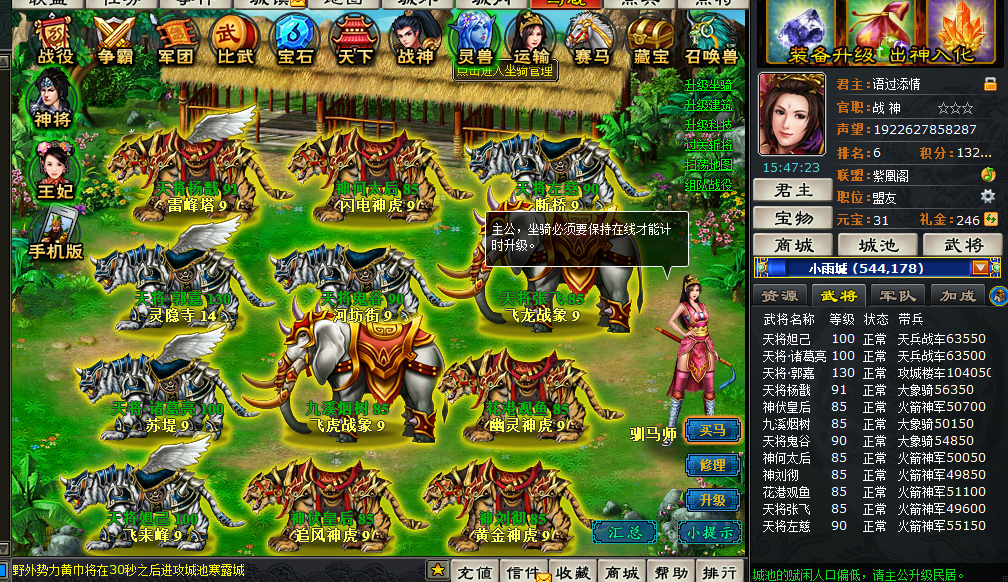
Task: Open the 充值 recharge button
Action: 475,572
